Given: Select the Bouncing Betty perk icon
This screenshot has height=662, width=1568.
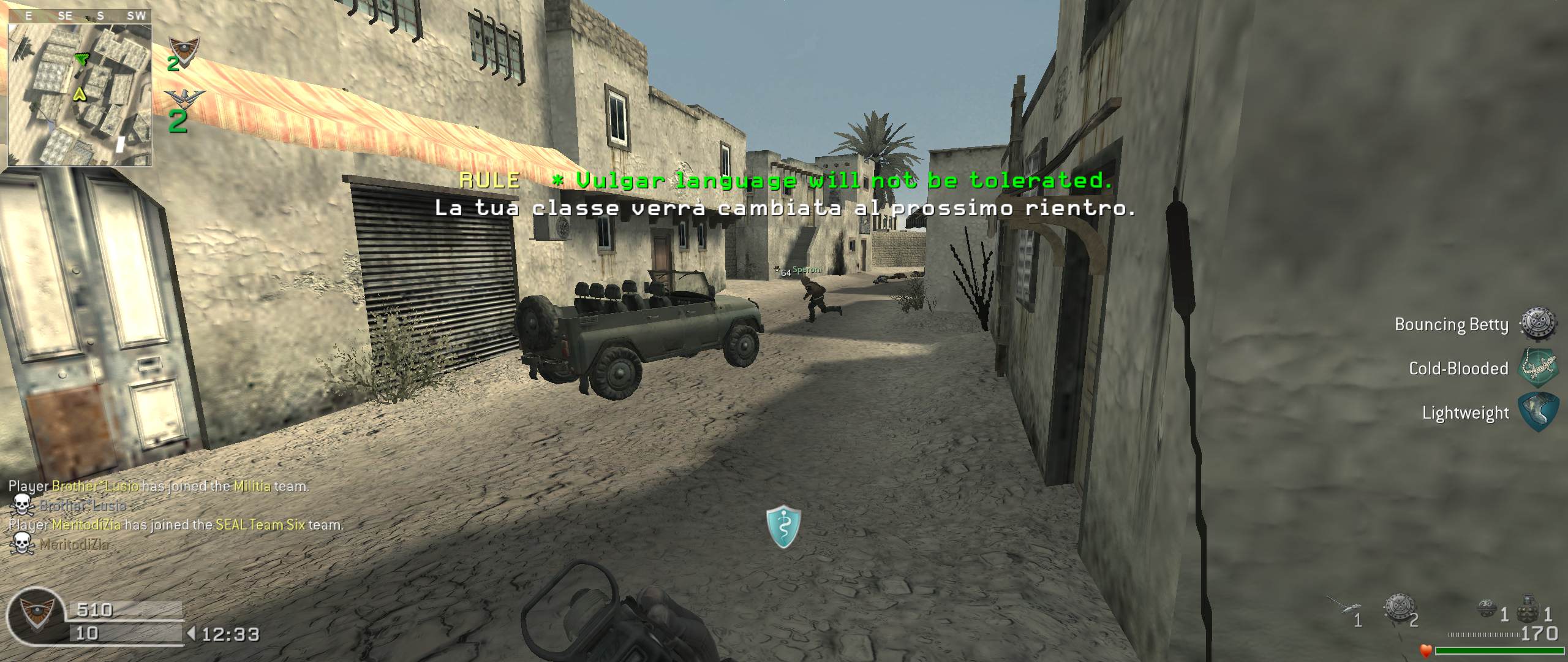Looking at the screenshot, I should (x=1538, y=324).
